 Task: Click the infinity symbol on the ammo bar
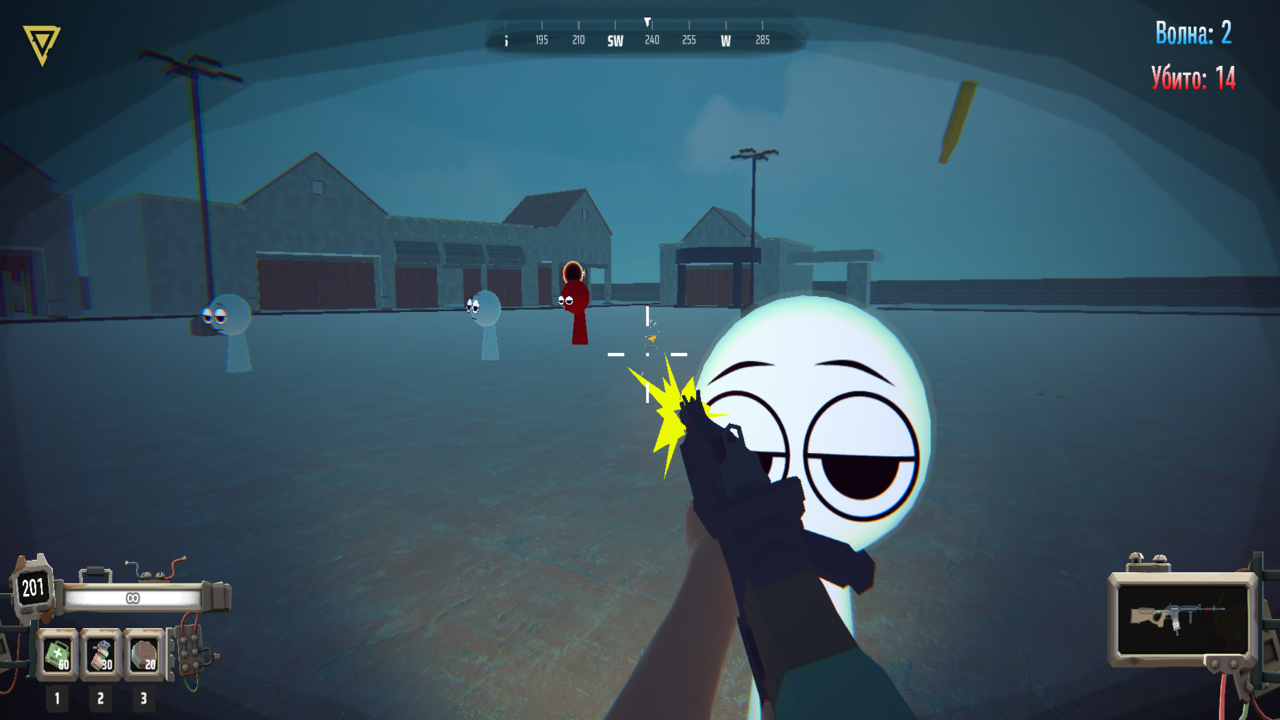click(131, 598)
